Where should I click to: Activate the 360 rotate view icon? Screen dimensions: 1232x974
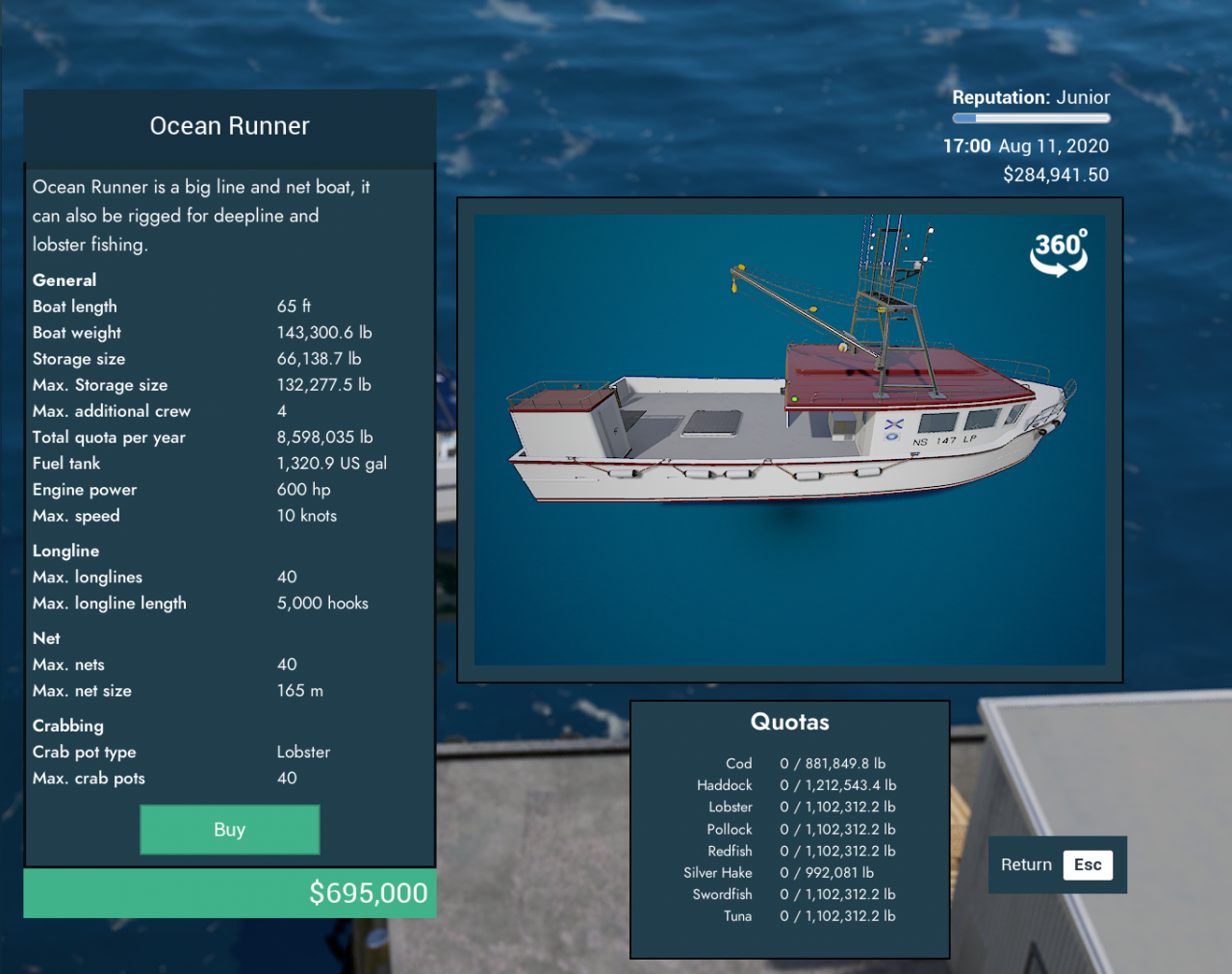tap(1059, 252)
